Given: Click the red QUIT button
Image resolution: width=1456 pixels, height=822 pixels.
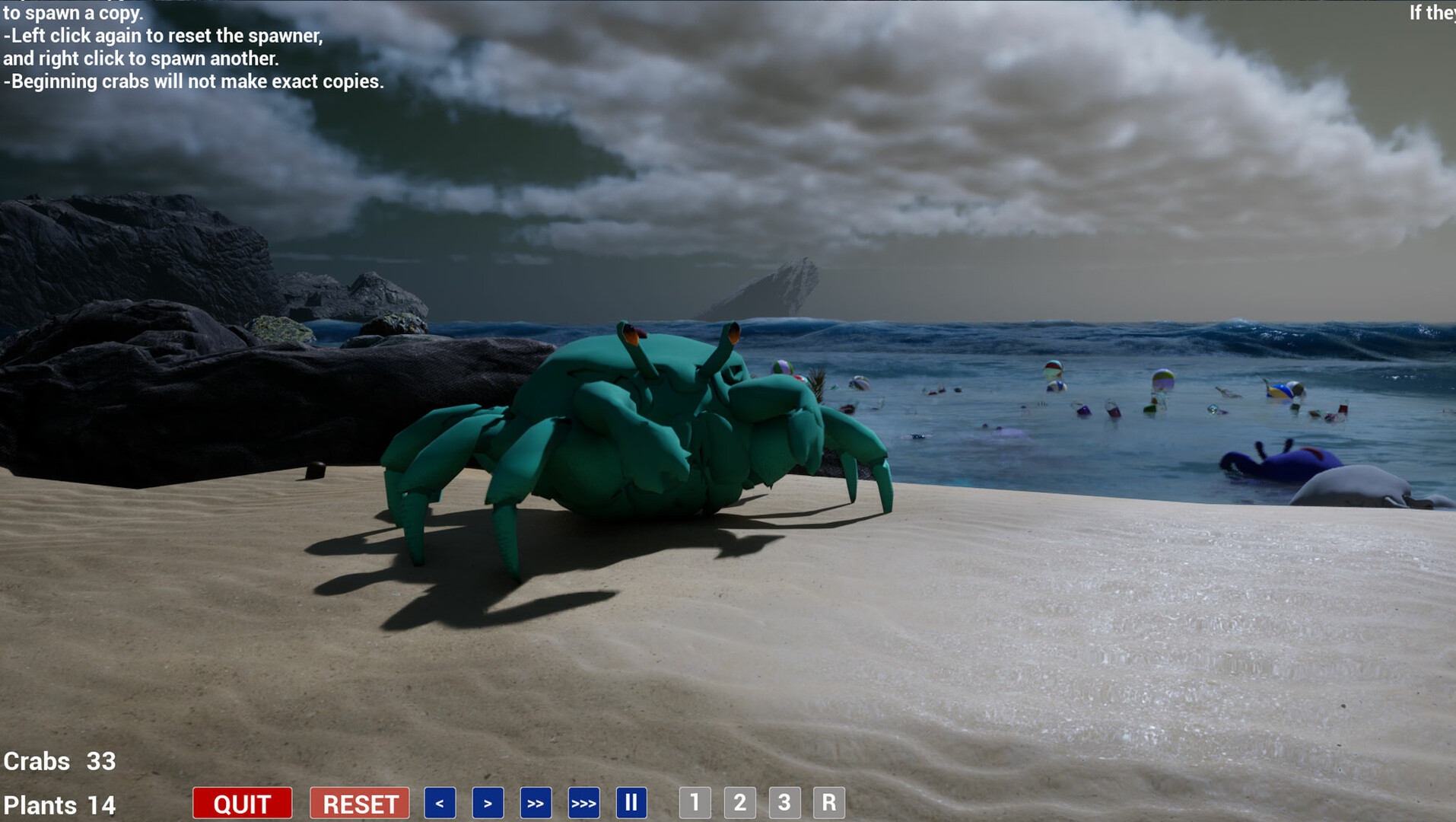Looking at the screenshot, I should click(242, 802).
